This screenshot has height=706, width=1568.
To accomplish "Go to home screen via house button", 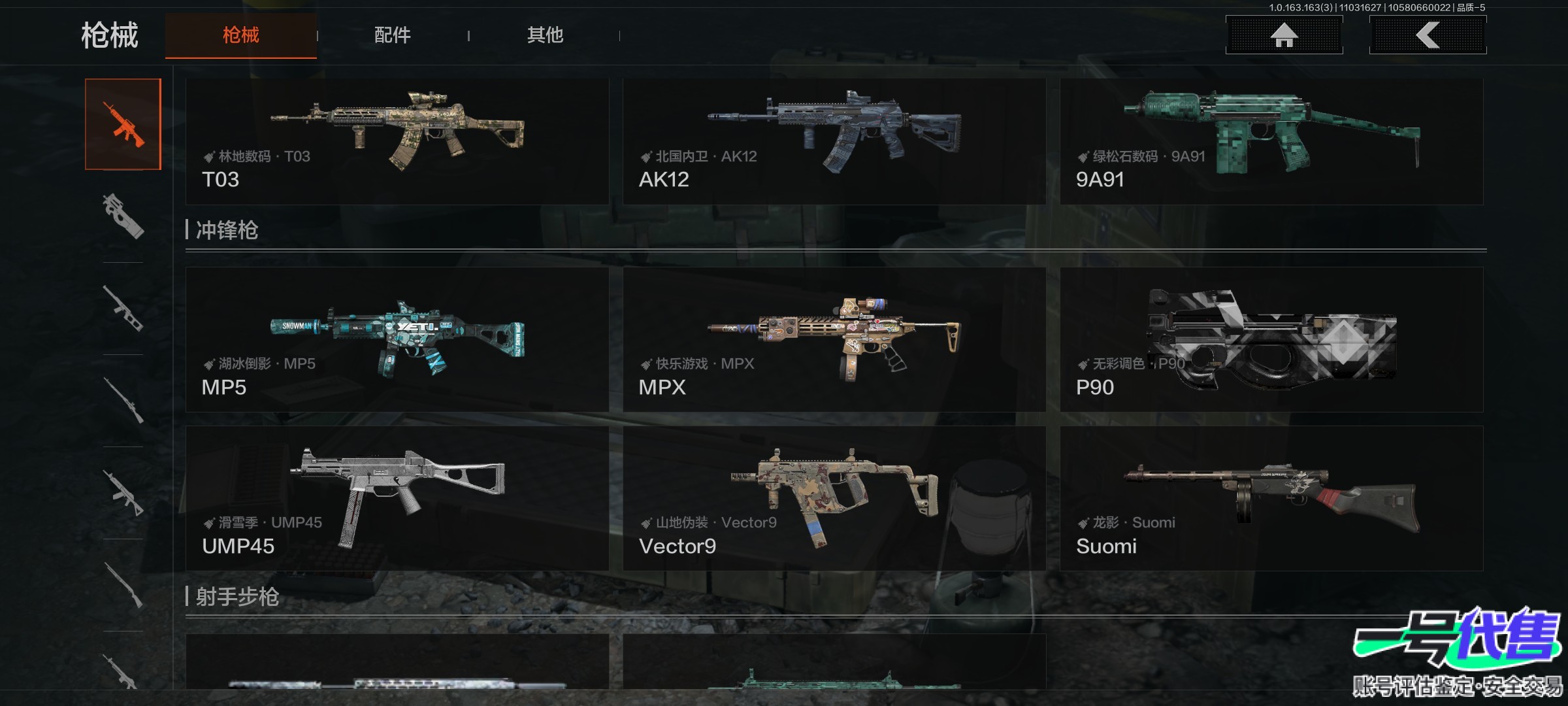I will [x=1284, y=35].
